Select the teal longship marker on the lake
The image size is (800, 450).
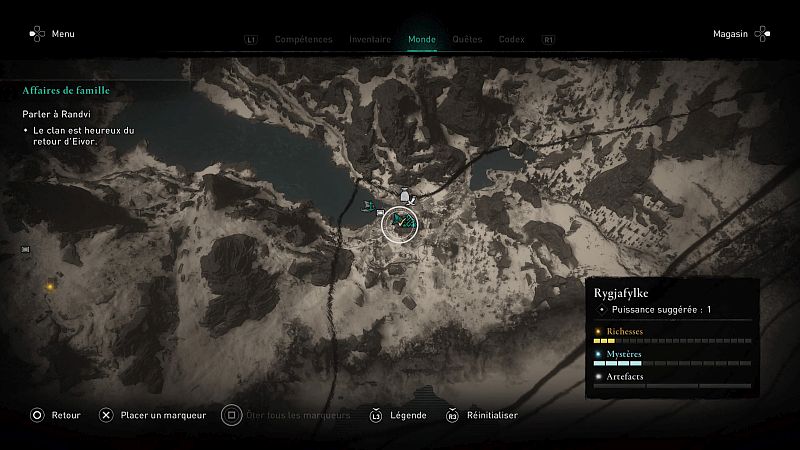point(371,206)
